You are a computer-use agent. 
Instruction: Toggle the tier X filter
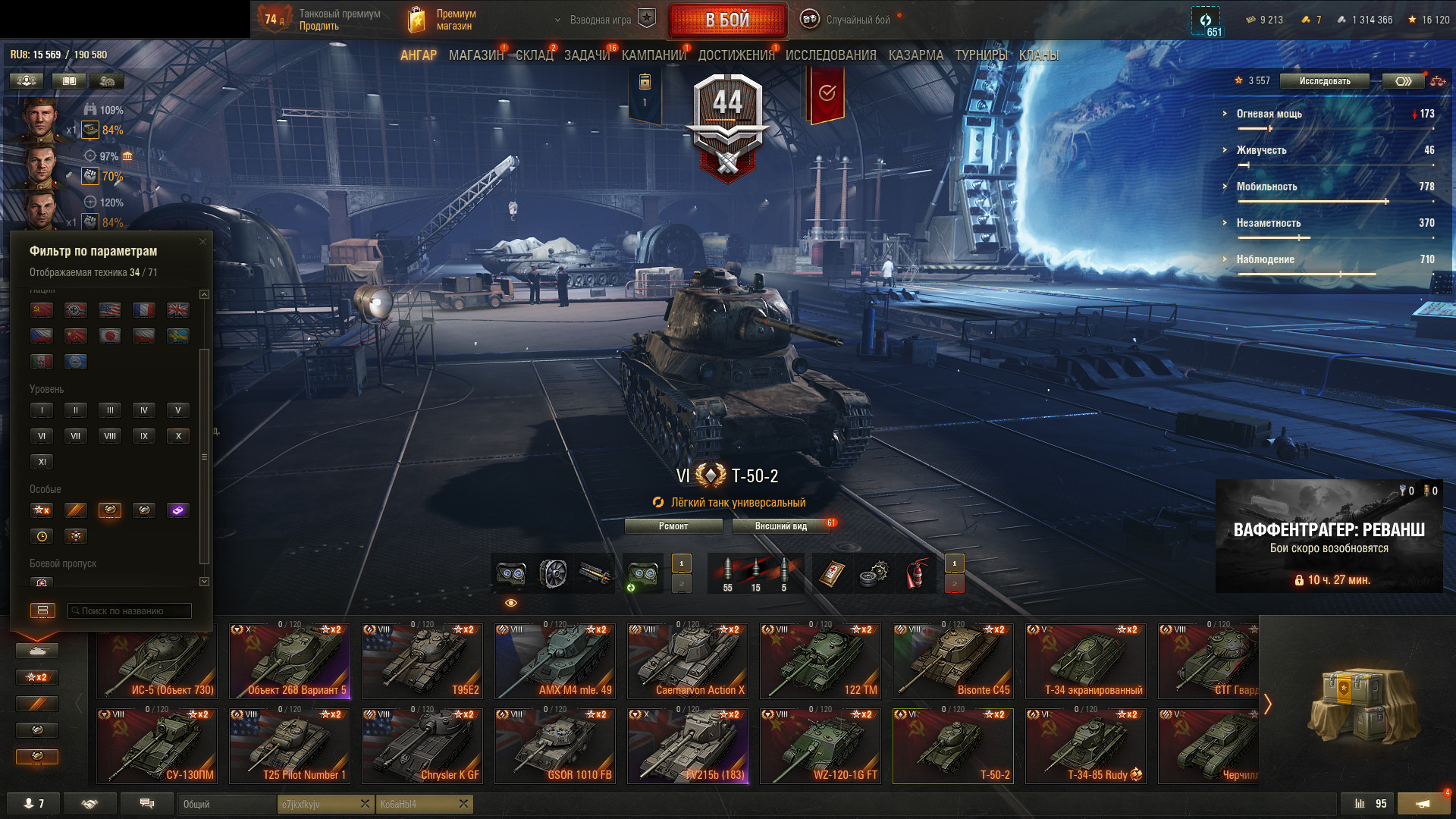point(178,436)
